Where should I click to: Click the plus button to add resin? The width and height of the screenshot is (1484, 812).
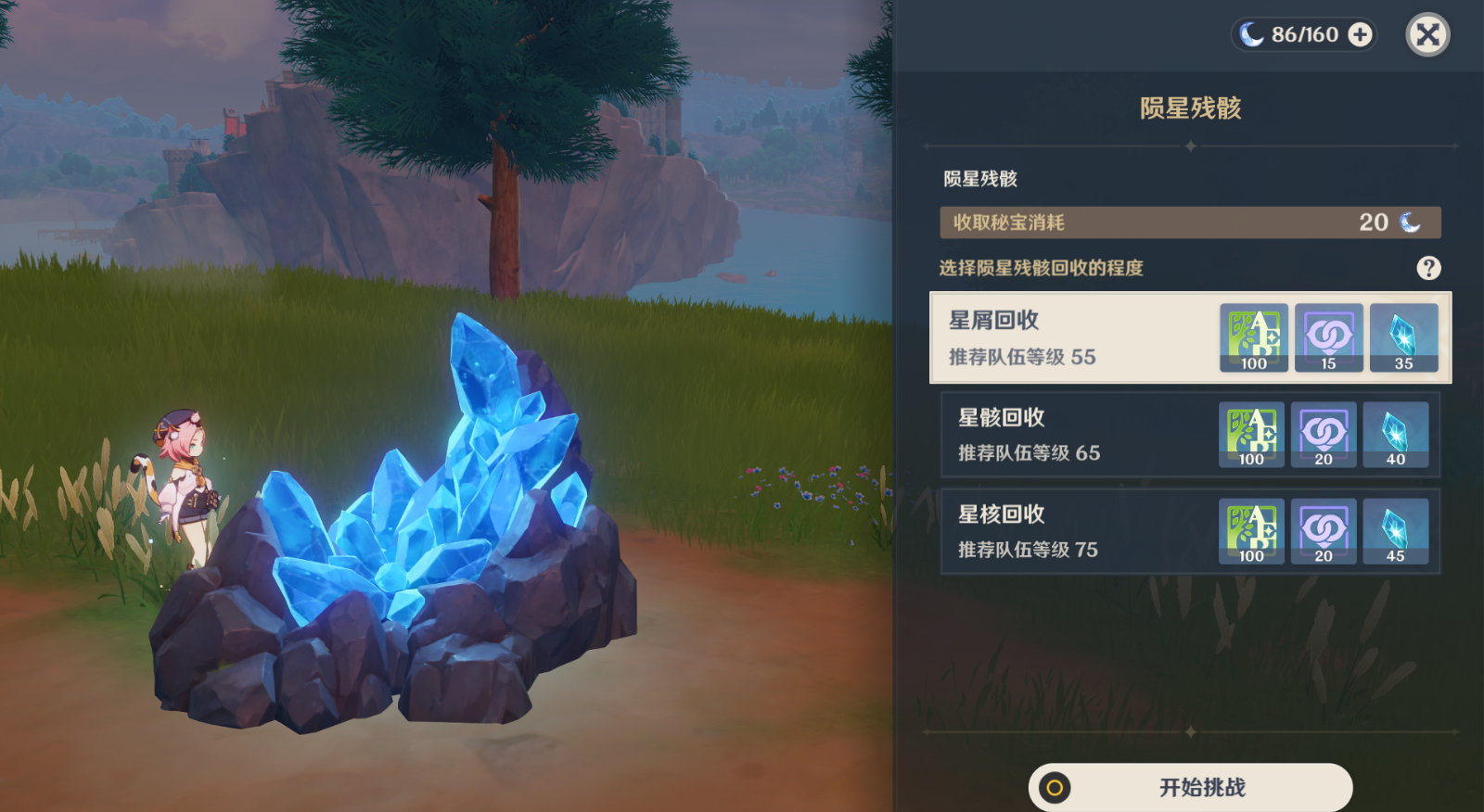1359,35
